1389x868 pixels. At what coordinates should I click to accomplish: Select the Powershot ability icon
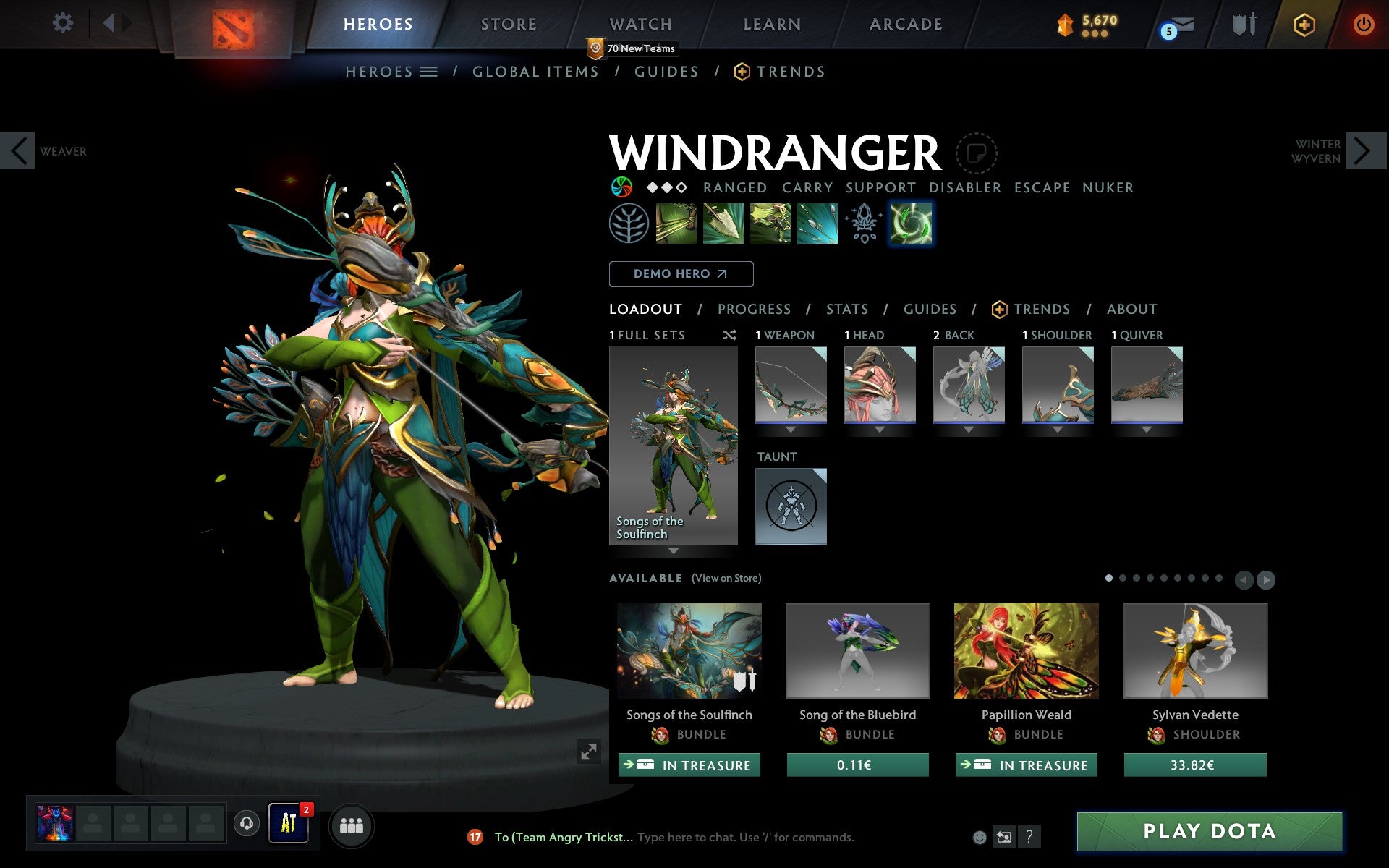point(723,224)
